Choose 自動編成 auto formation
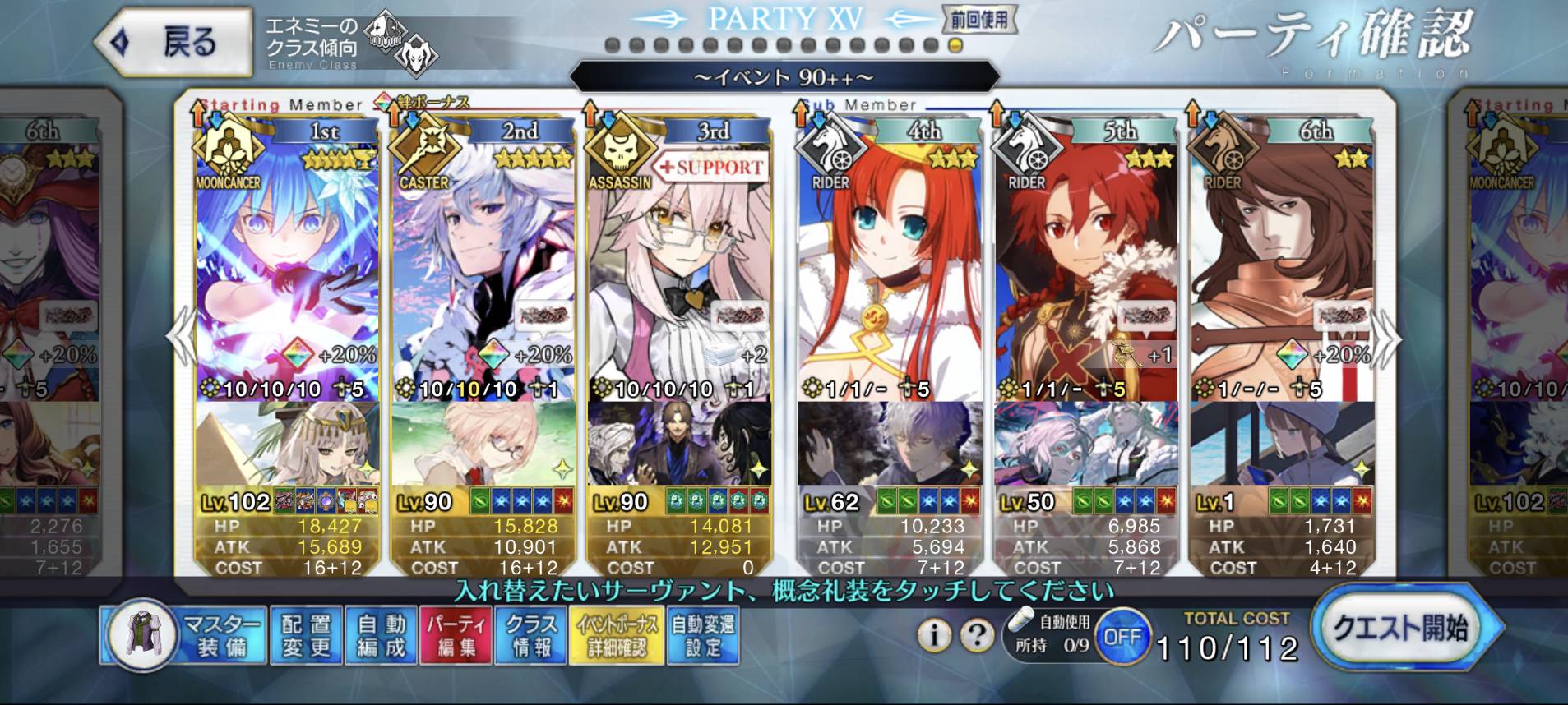The image size is (1568, 705). click(x=382, y=635)
